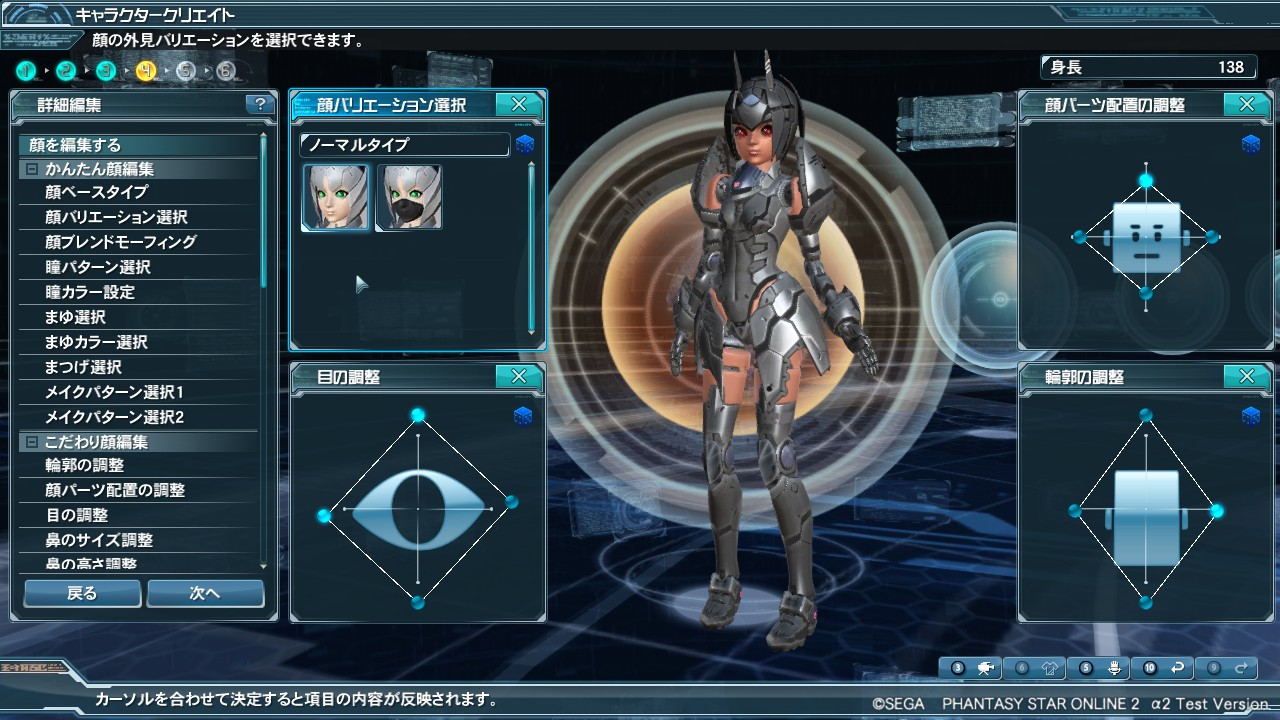The image size is (1280, 720).
Task: Open 瞳パターン選択 menu entry
Action: point(97,267)
